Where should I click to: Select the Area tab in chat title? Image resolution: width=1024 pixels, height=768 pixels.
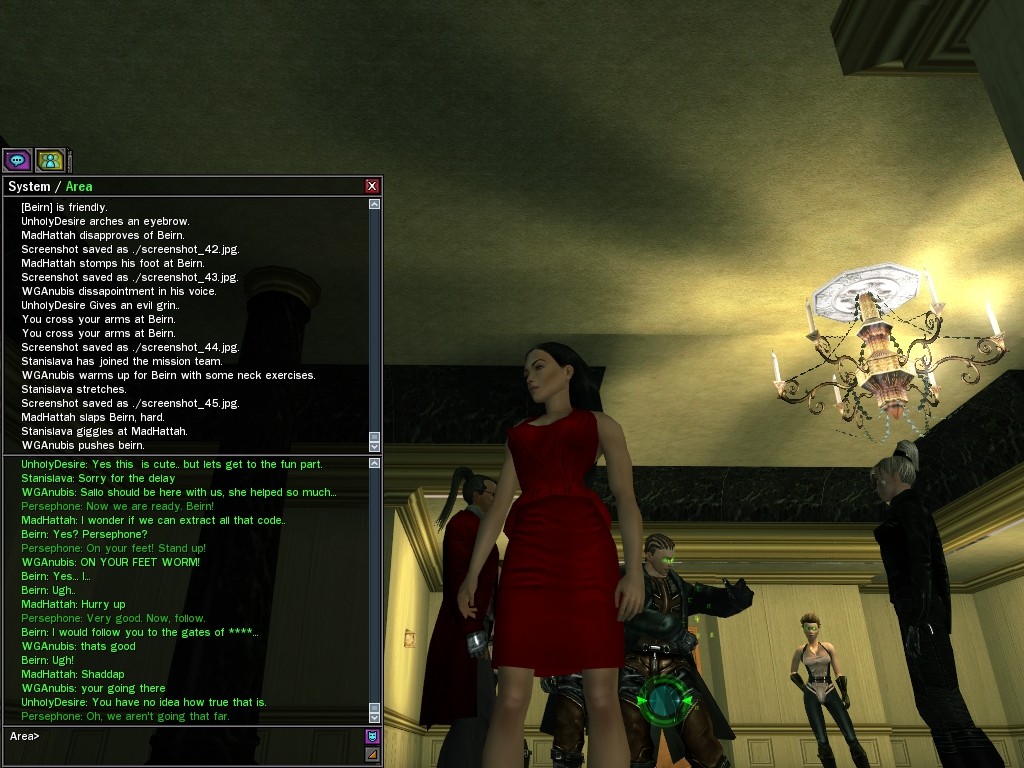pyautogui.click(x=79, y=186)
